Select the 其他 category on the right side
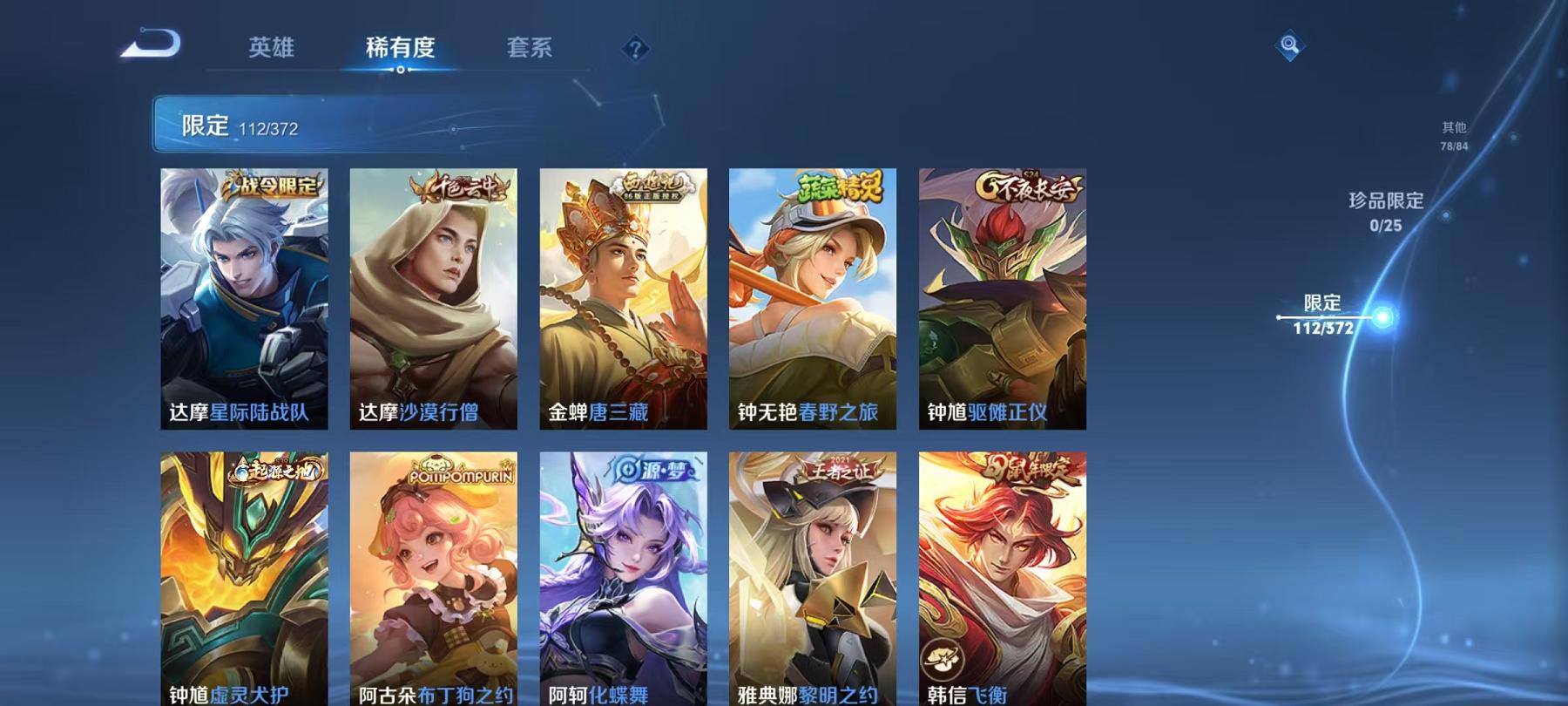Viewport: 1568px width, 706px height. point(1455,135)
